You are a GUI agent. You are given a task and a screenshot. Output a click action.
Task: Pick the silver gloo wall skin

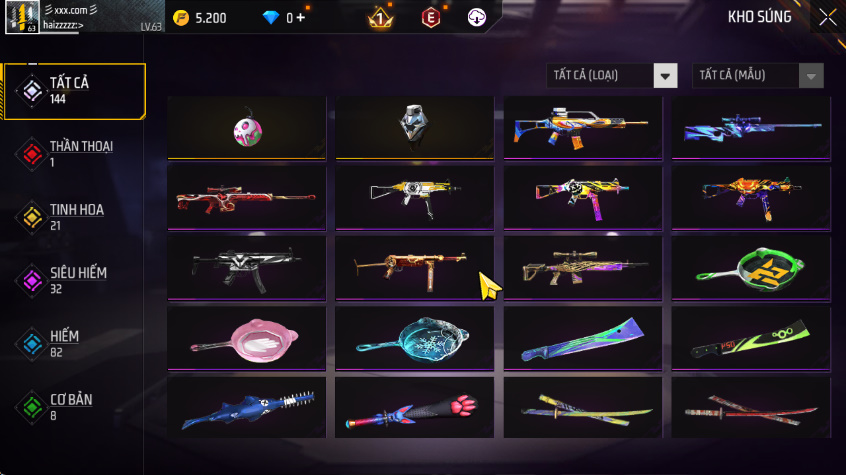coord(414,128)
